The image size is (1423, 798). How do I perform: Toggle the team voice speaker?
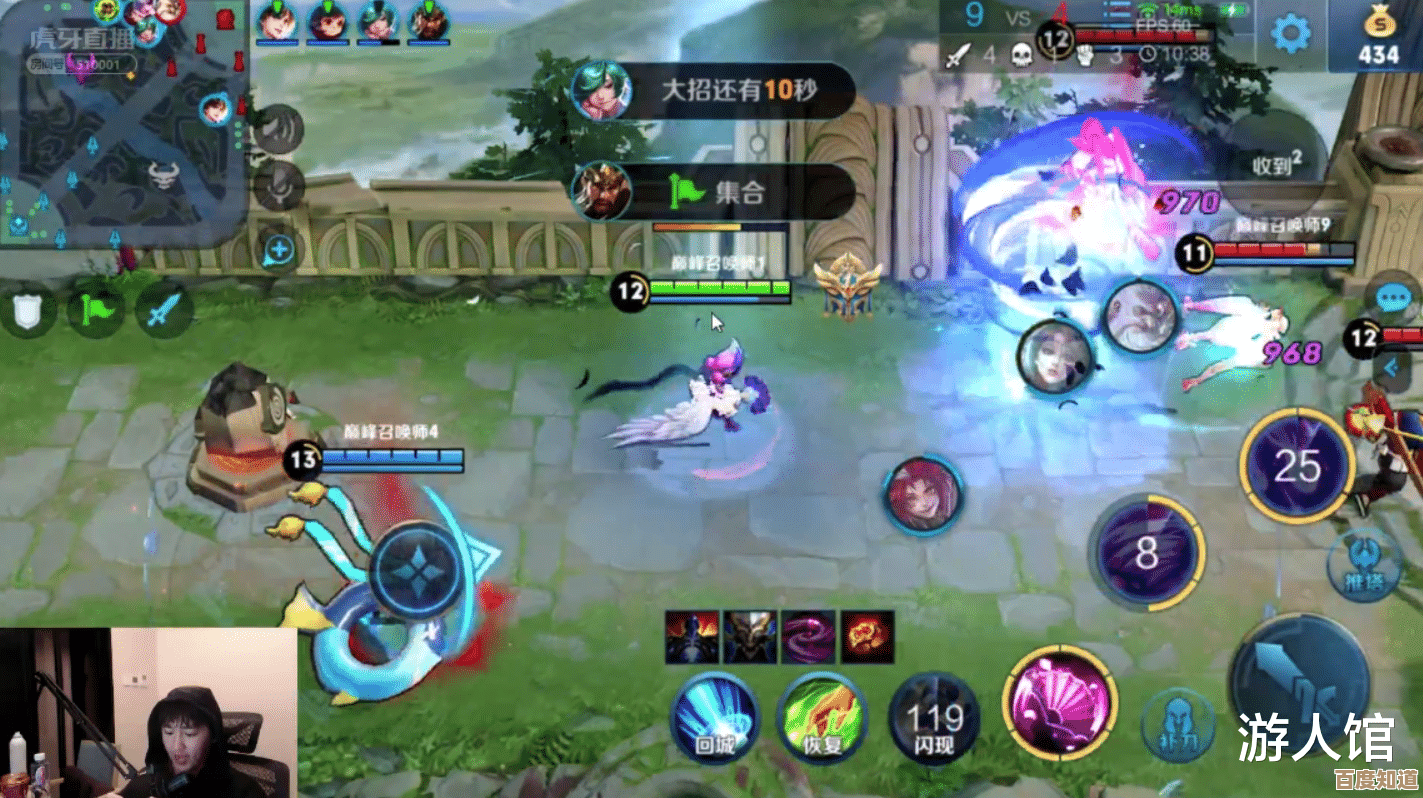(278, 130)
